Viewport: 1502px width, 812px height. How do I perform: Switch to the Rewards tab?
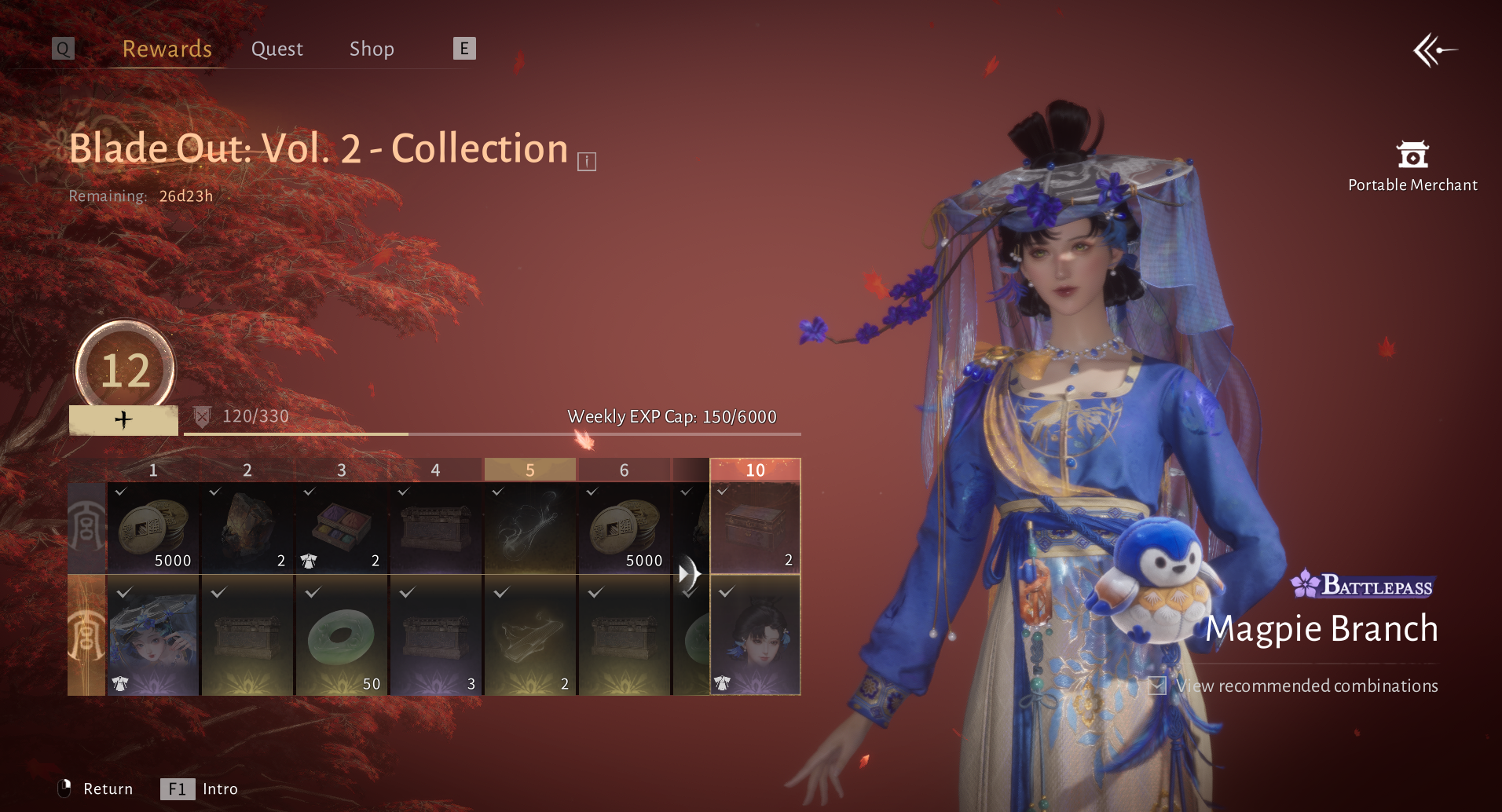click(x=167, y=49)
